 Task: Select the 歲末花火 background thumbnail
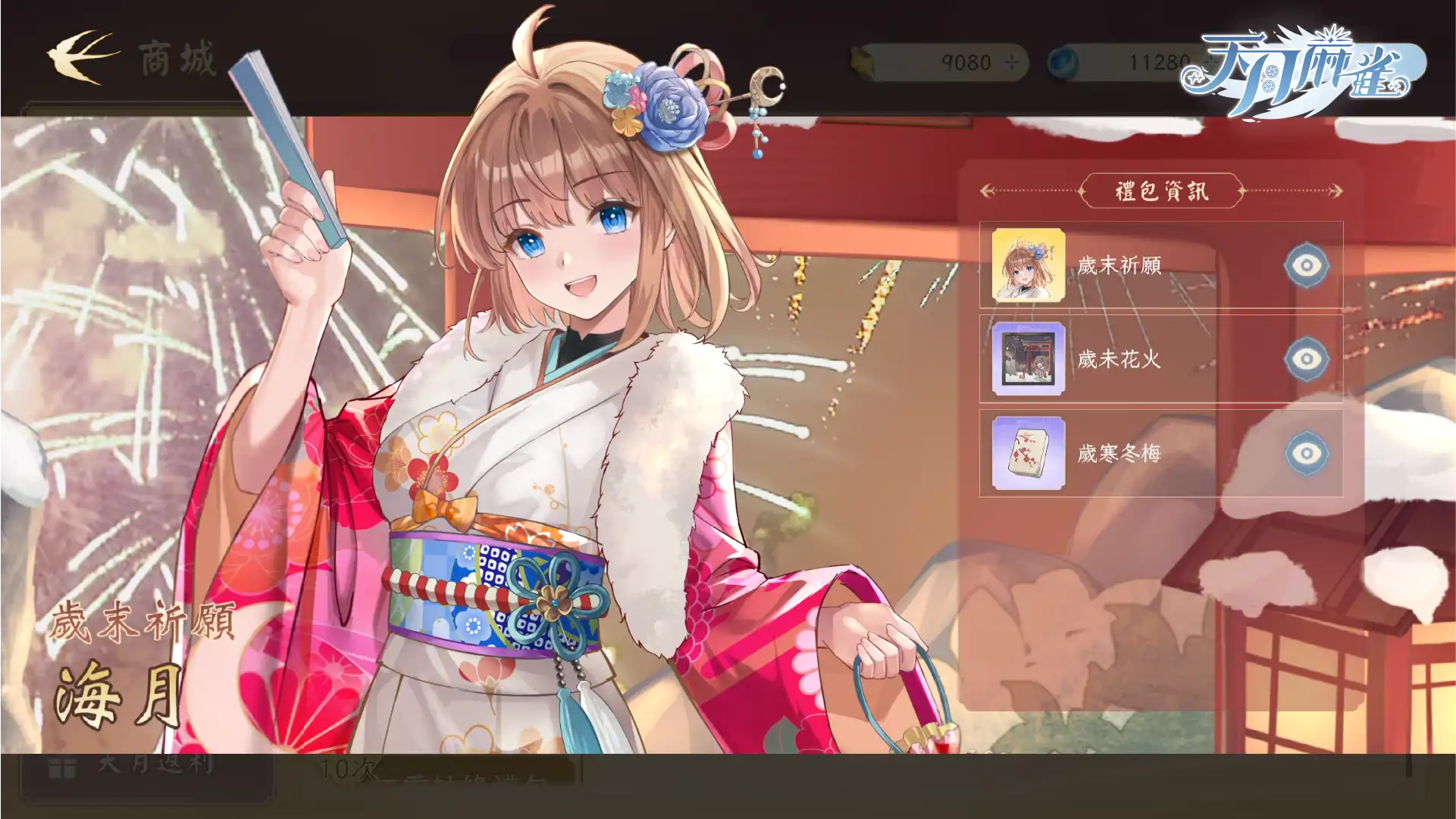(x=1029, y=359)
